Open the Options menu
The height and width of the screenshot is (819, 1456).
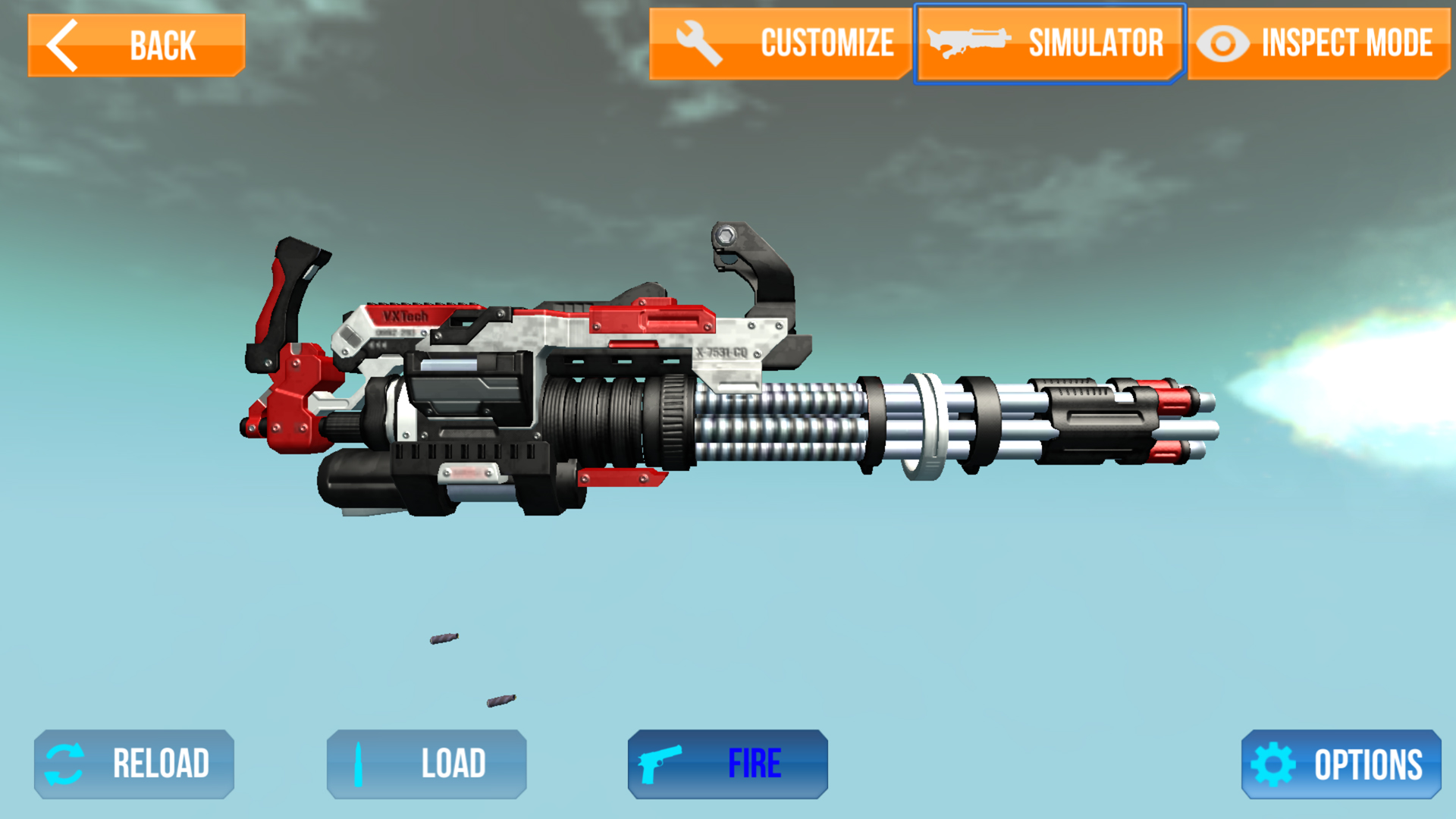coord(1341,764)
